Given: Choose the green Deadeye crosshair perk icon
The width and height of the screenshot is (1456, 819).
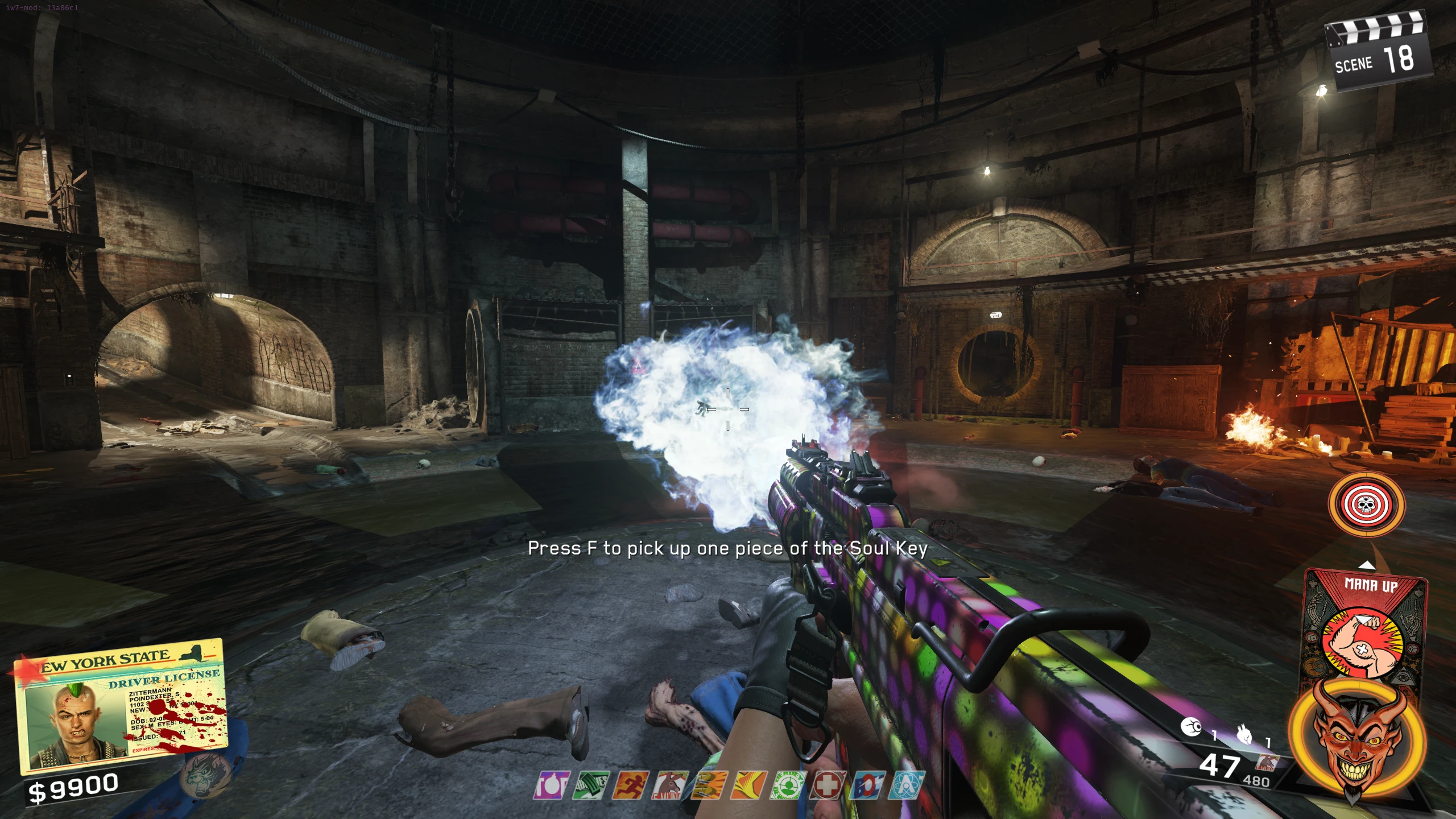Looking at the screenshot, I should tap(788, 785).
